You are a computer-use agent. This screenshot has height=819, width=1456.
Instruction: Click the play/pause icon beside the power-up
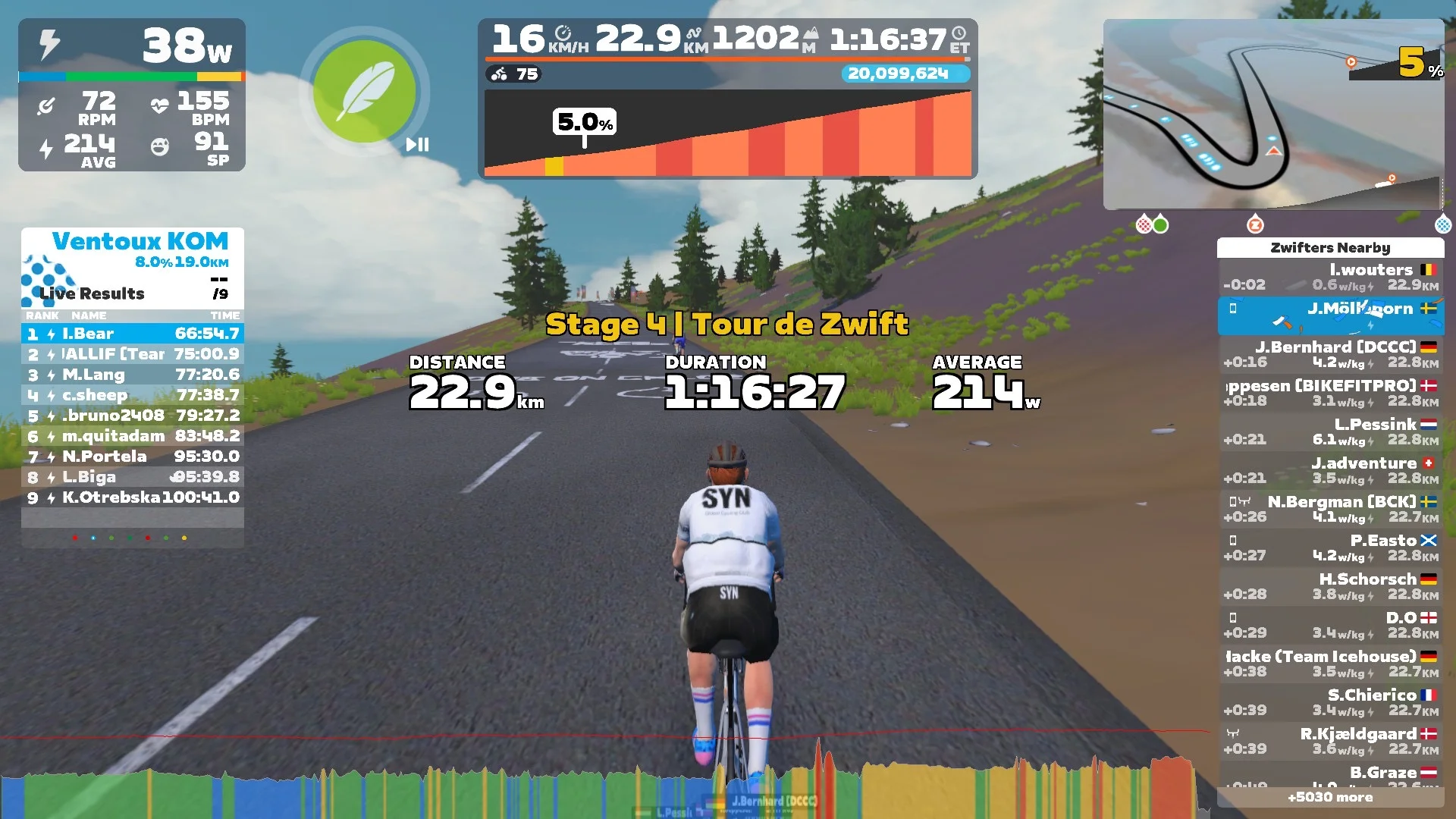[x=417, y=145]
